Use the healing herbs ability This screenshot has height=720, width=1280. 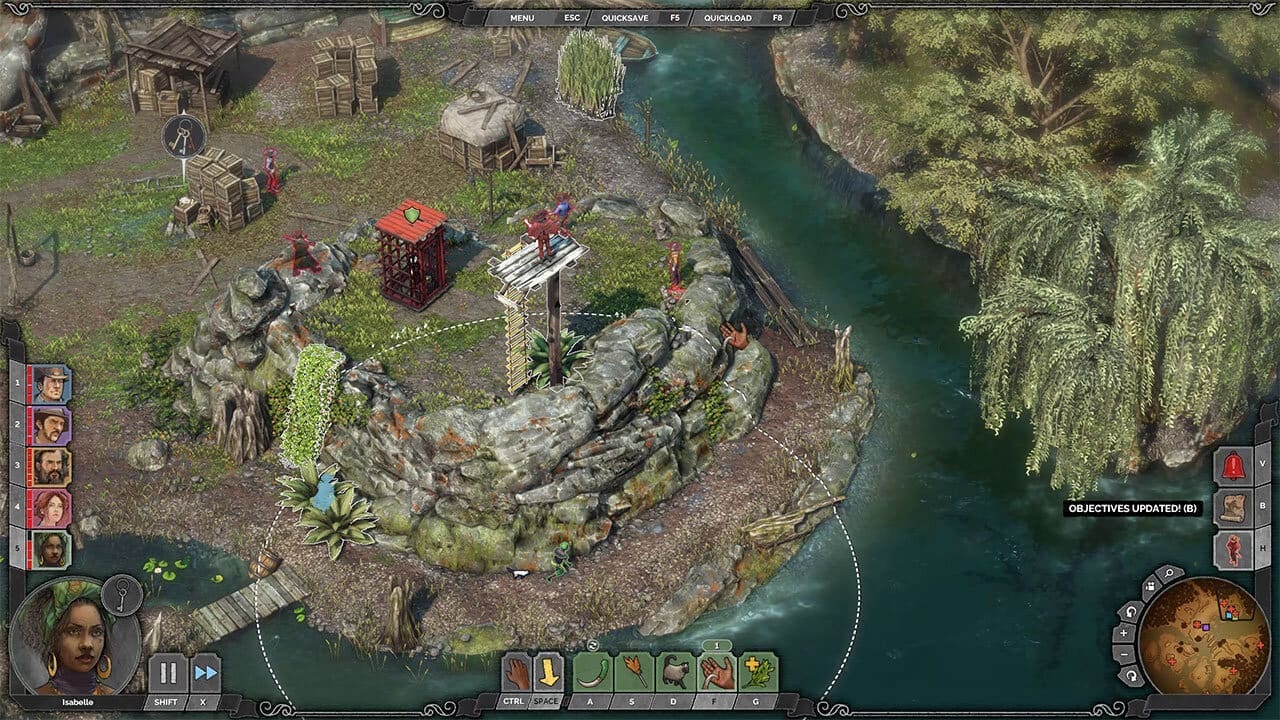pos(758,672)
